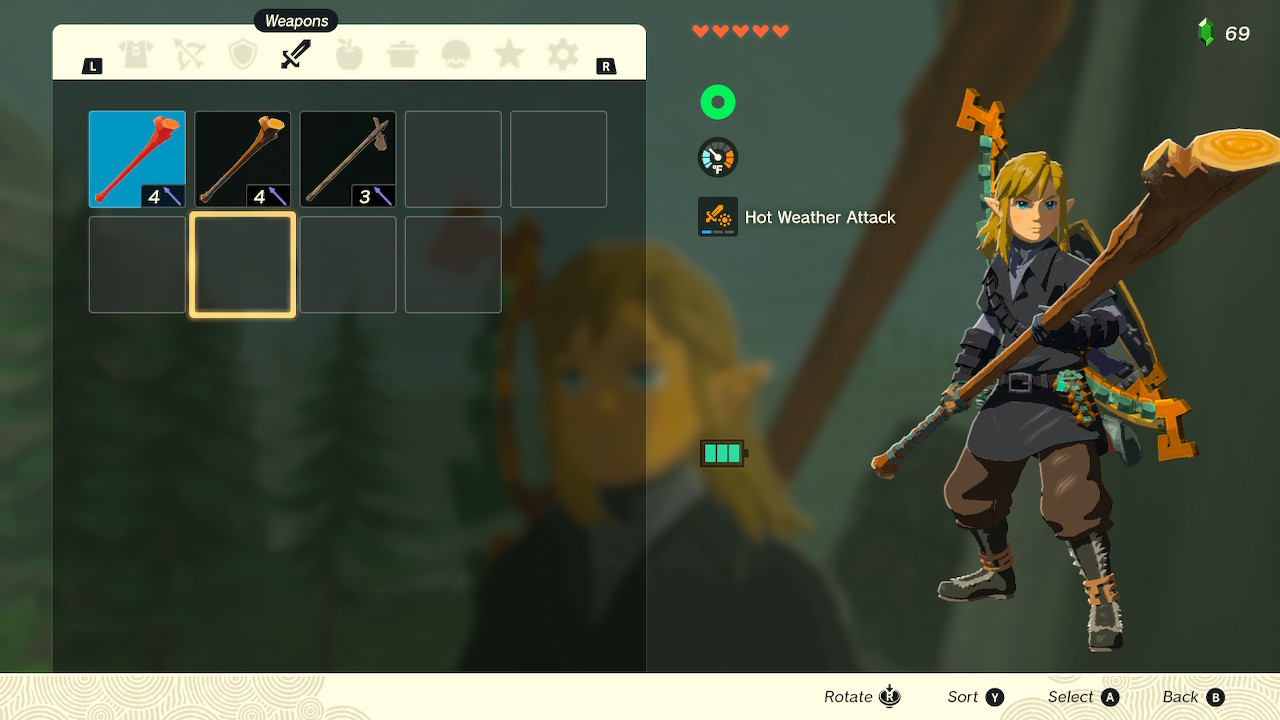Open the Key Items star tab
This screenshot has height=720, width=1280.
[509, 55]
